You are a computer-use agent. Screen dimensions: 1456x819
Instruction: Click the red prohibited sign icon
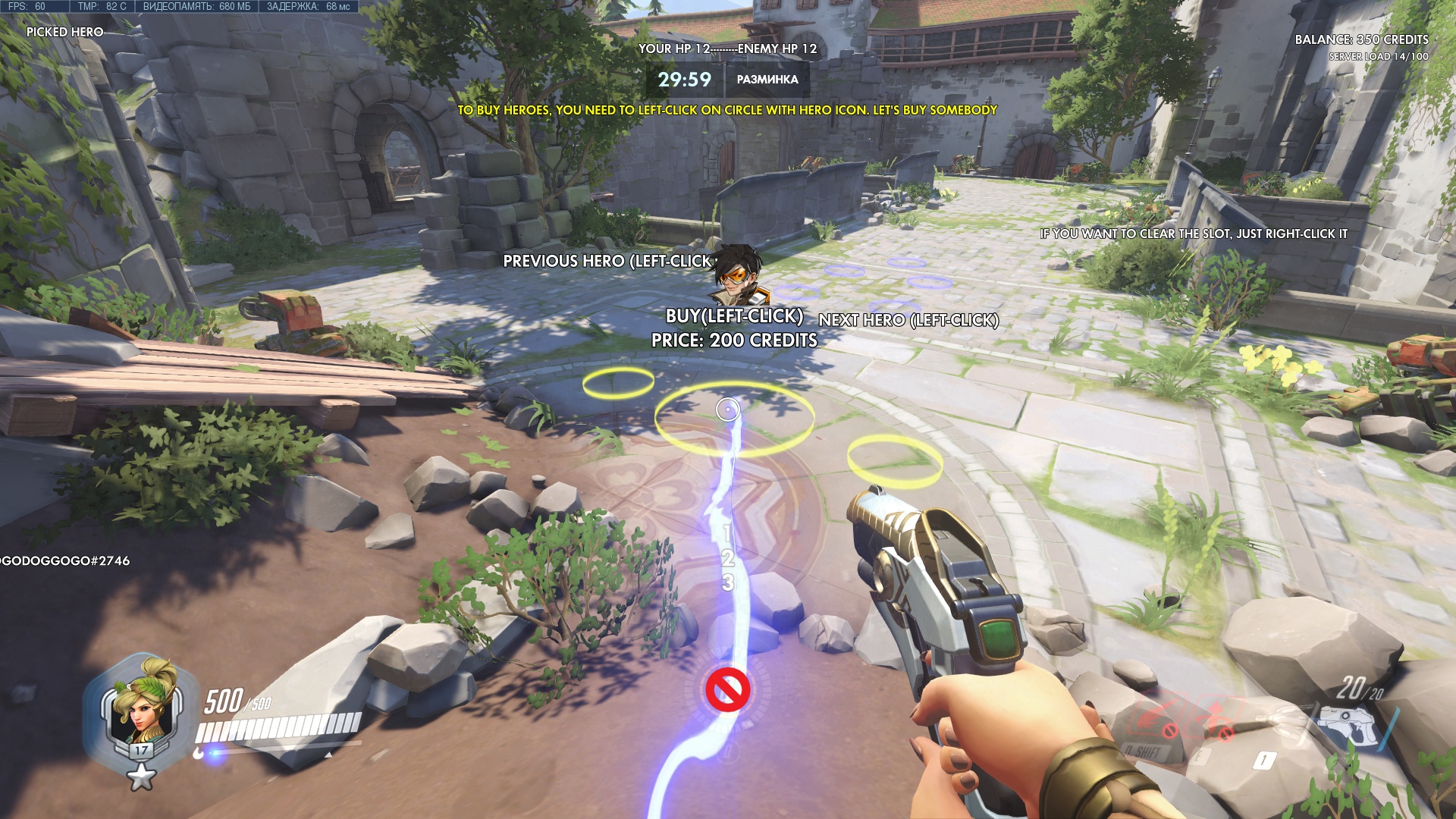[x=728, y=690]
